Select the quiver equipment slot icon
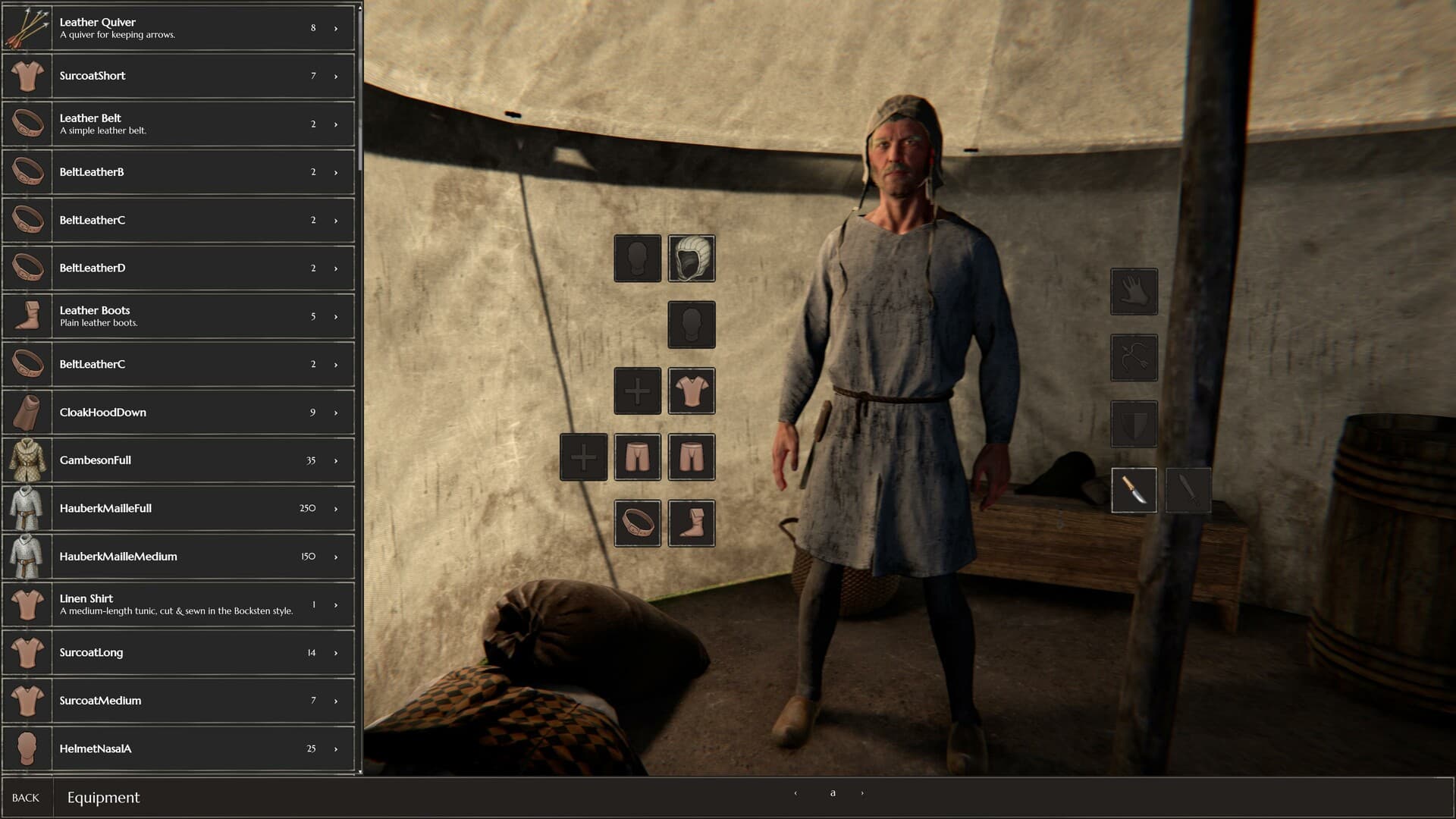Screen dimensions: 1456x819 pyautogui.click(x=1134, y=358)
